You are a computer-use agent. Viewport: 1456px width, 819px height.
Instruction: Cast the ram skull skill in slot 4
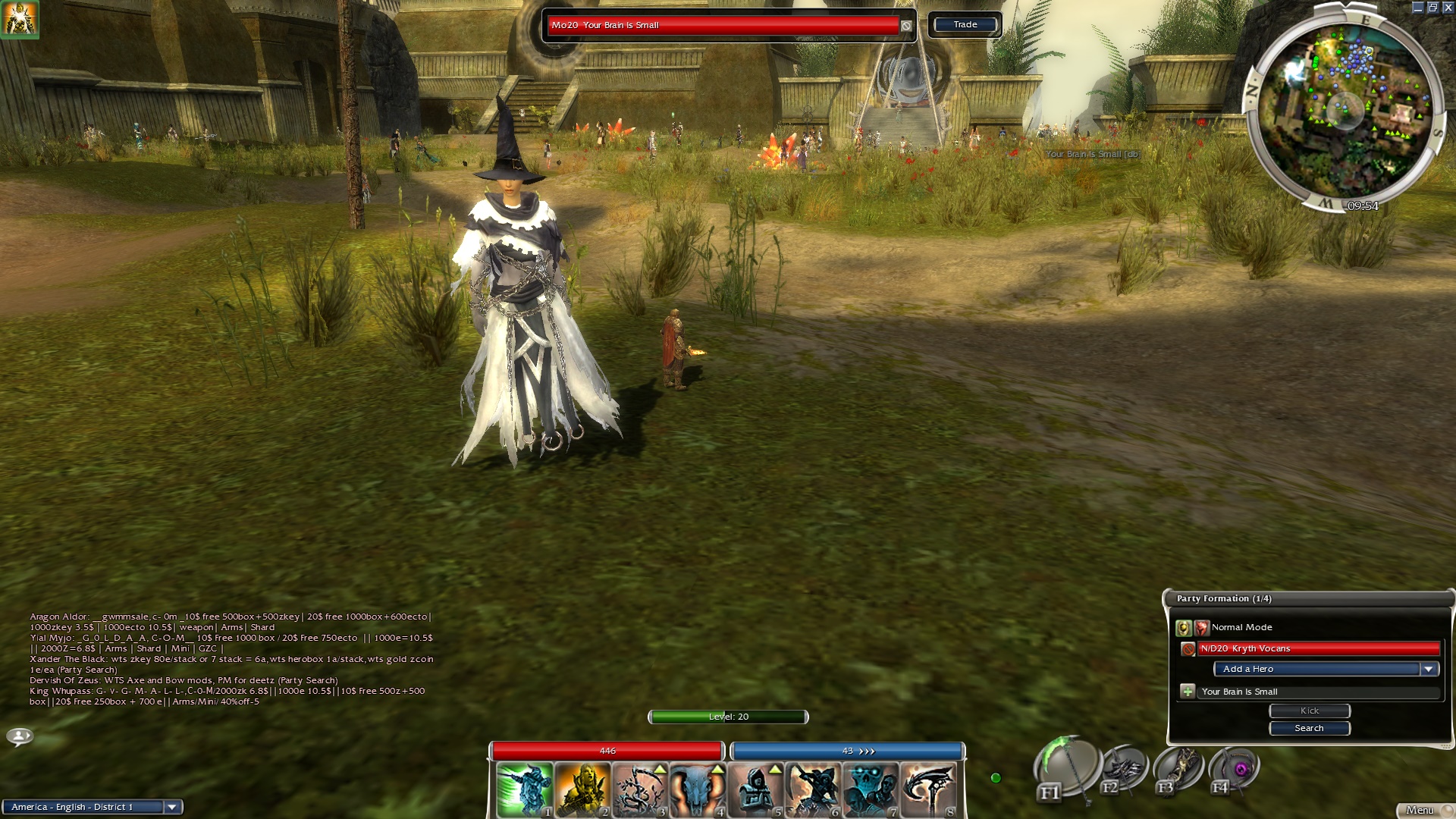698,790
